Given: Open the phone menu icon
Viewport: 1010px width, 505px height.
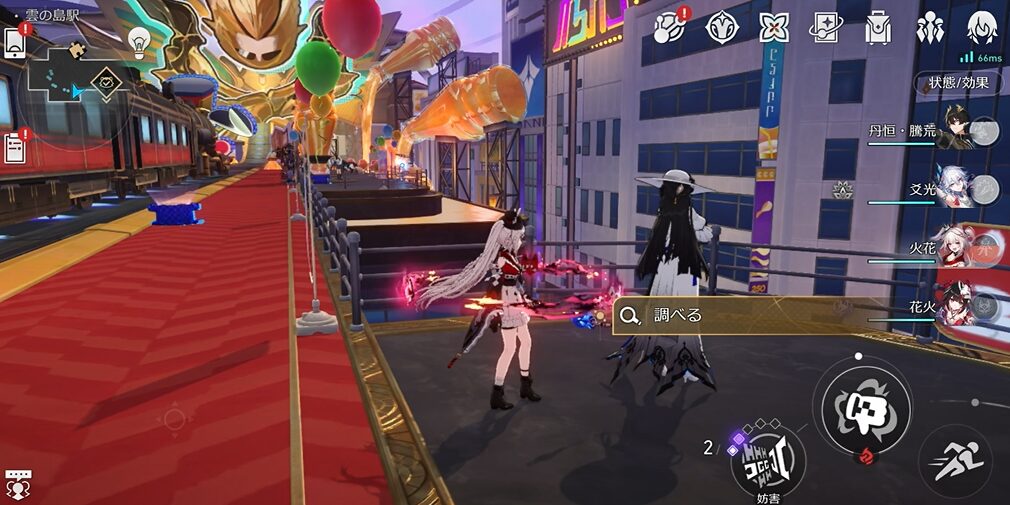Looking at the screenshot, I should [15, 41].
